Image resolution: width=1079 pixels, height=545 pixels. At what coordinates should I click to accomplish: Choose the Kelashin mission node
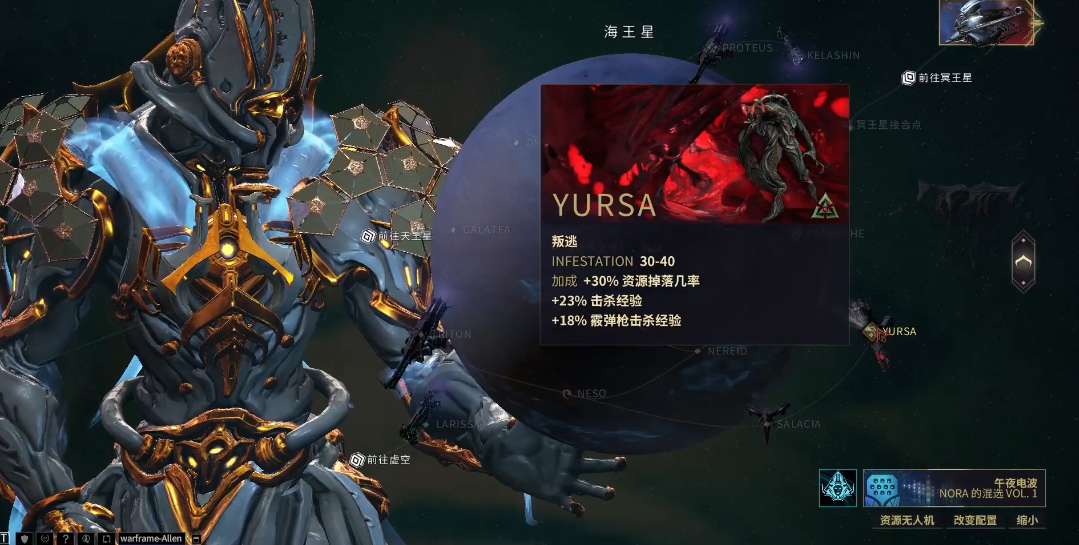point(798,55)
